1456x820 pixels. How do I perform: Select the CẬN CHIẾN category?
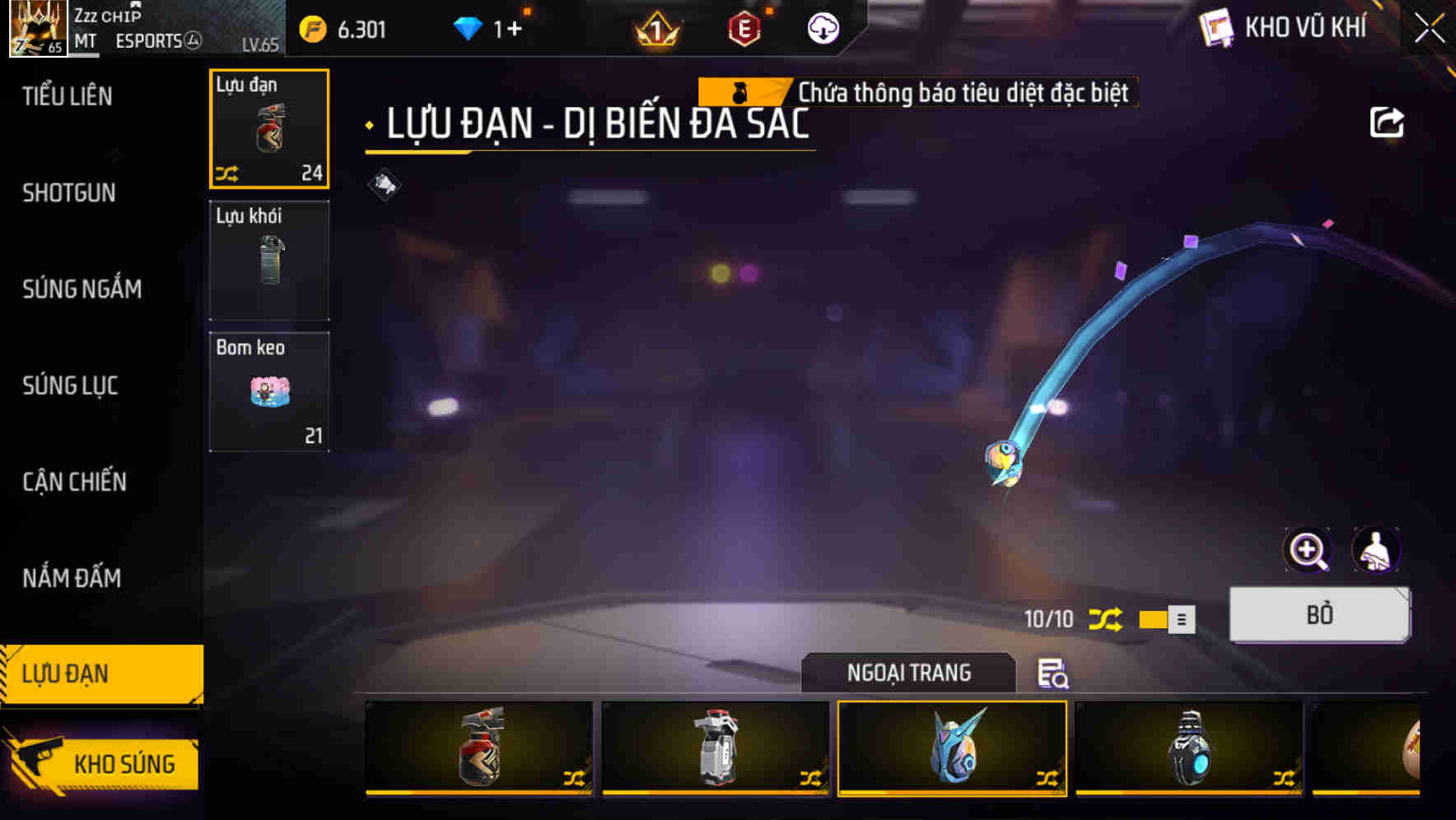click(x=74, y=482)
